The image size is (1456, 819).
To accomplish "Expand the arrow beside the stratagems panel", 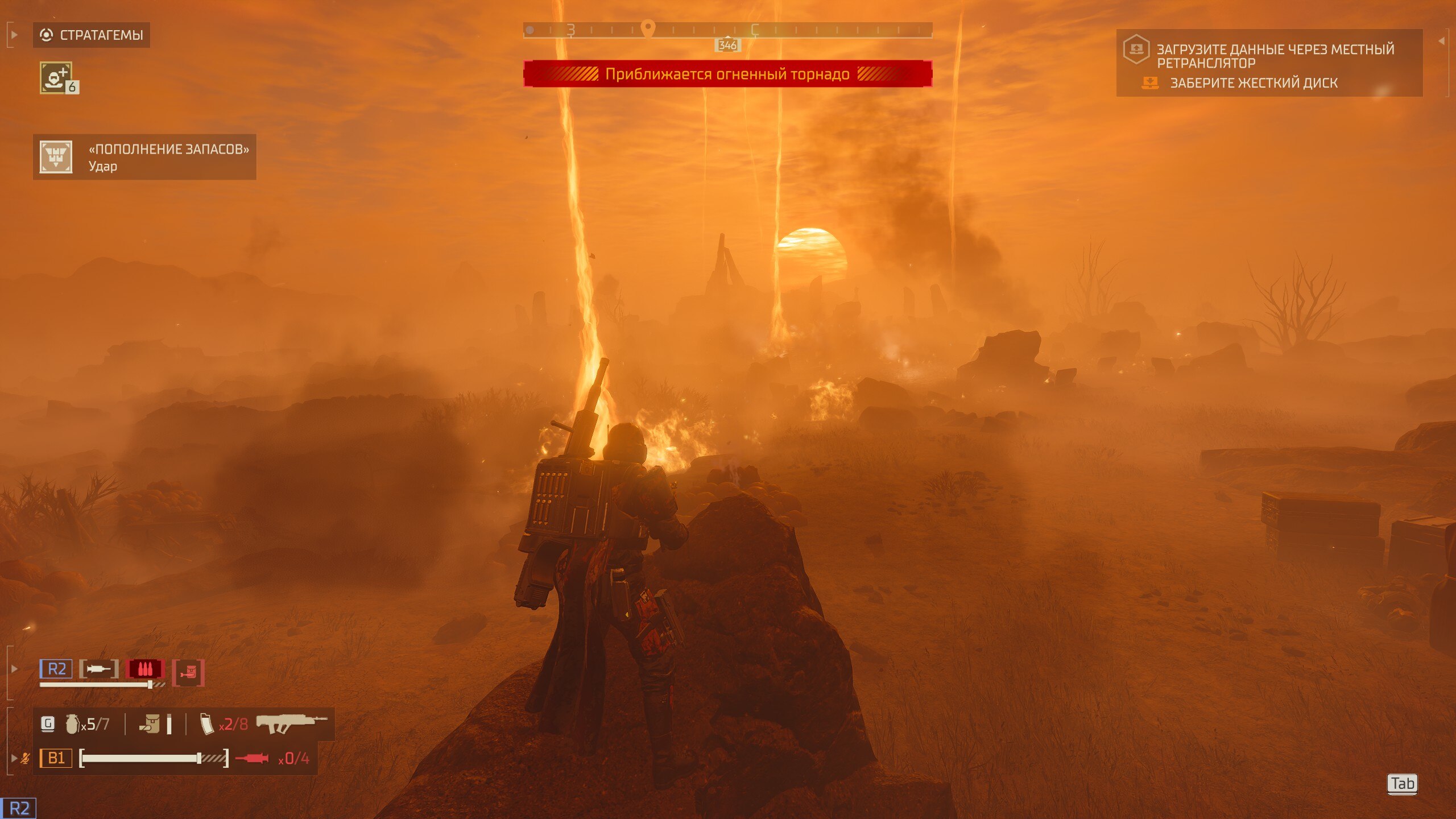I will (x=14, y=35).
